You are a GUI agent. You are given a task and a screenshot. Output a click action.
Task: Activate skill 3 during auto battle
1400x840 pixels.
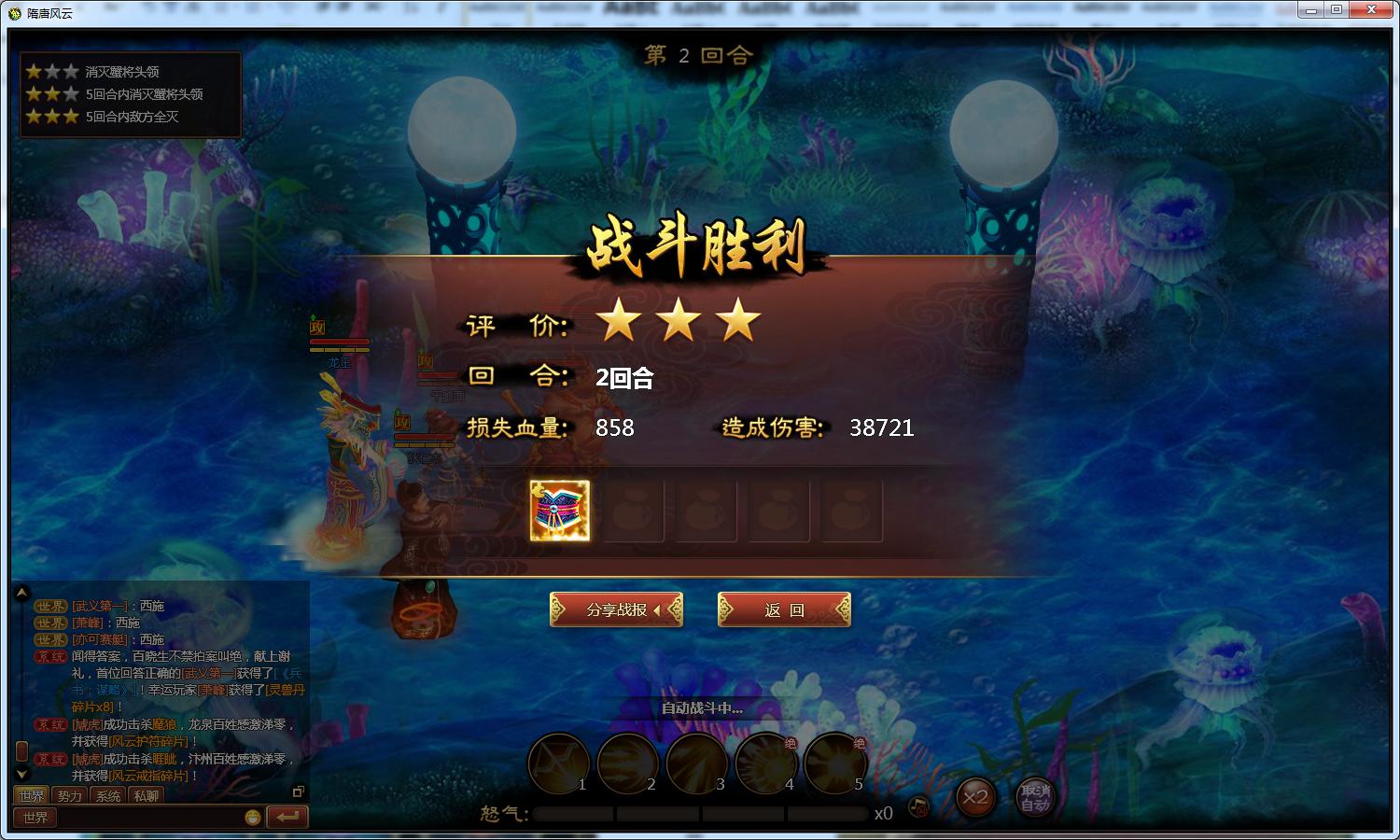697,763
